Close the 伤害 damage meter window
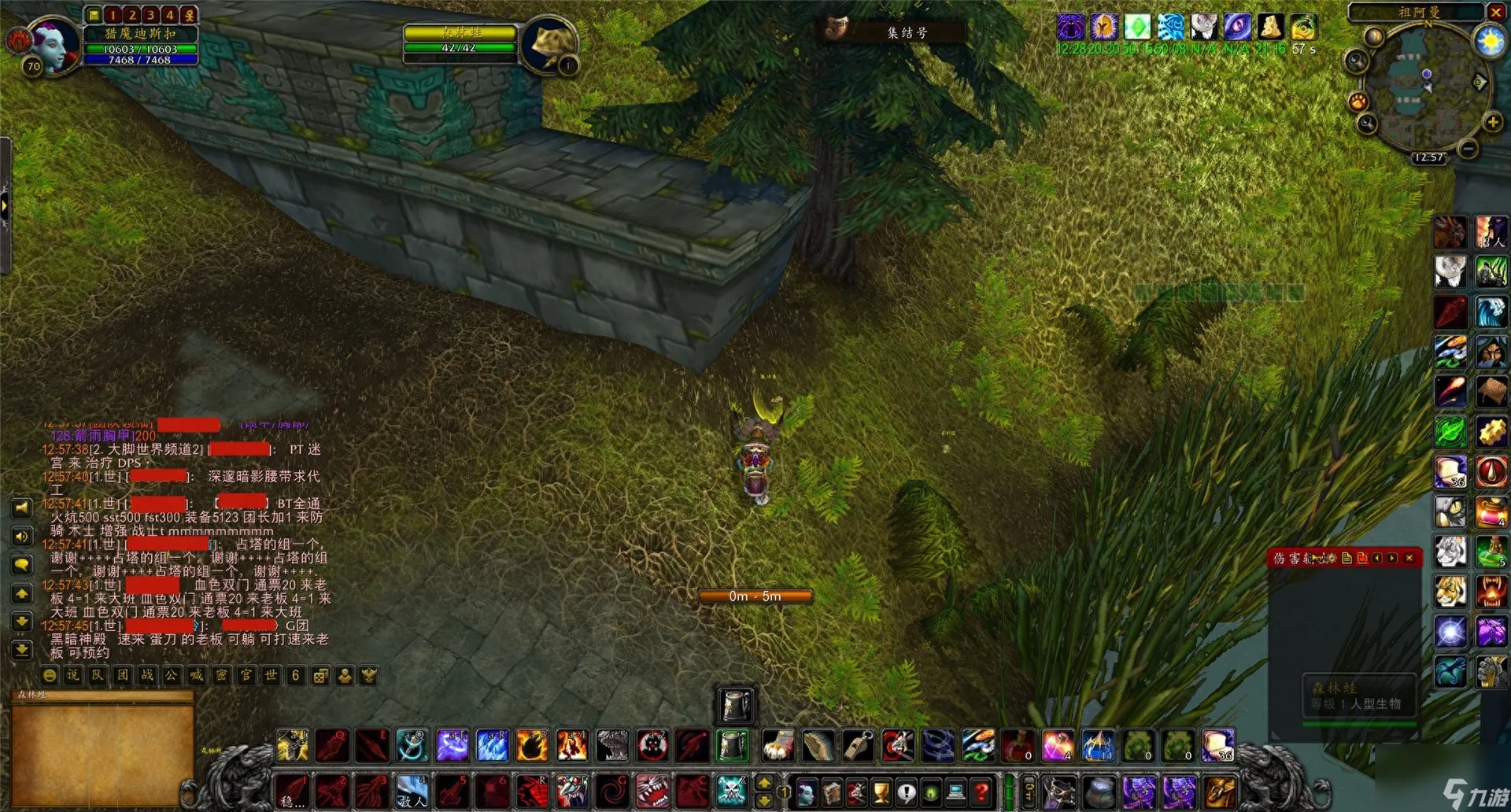Viewport: 1511px width, 812px height. (1409, 558)
